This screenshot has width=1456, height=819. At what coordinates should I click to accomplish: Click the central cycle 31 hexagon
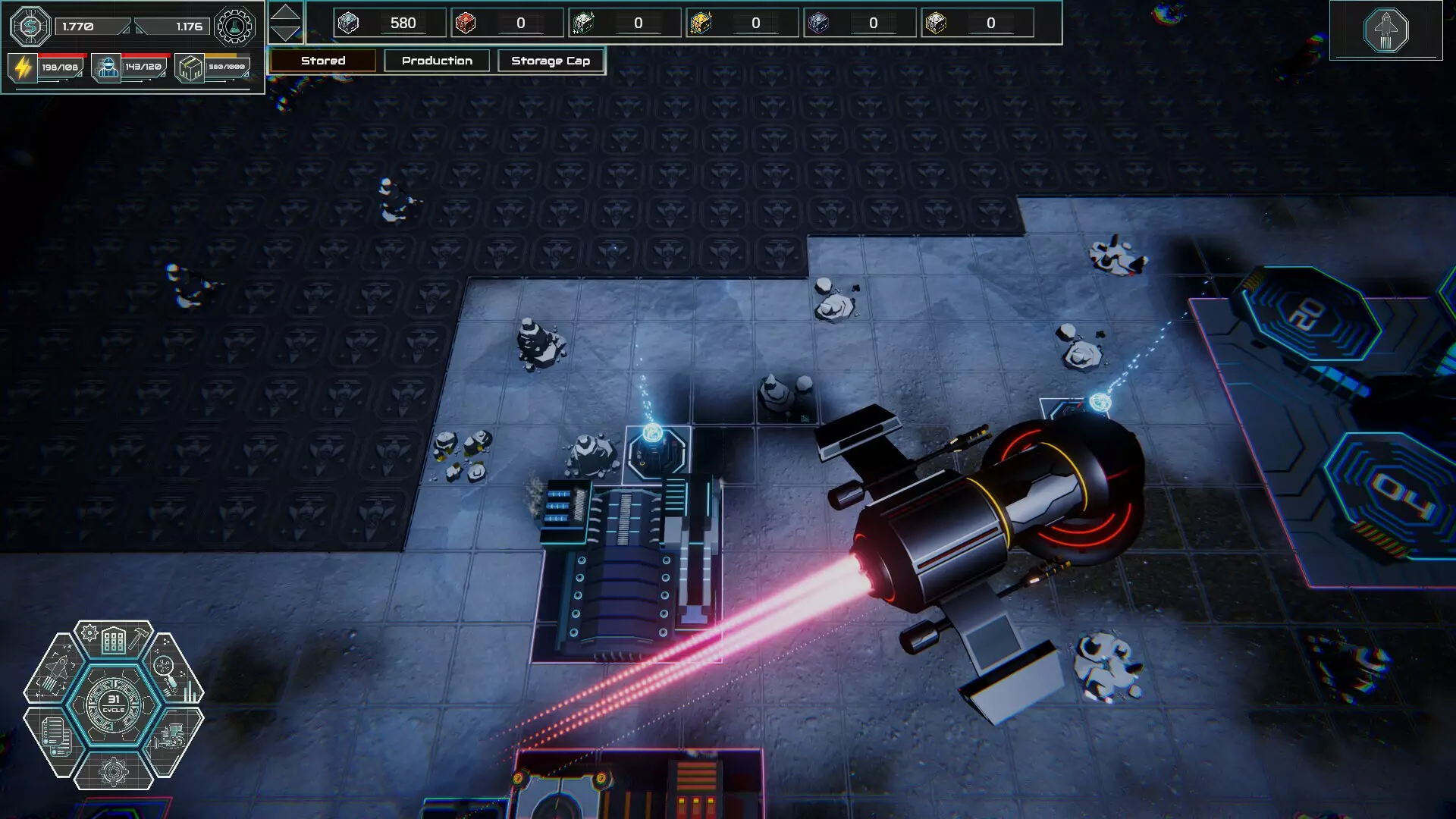pyautogui.click(x=114, y=704)
